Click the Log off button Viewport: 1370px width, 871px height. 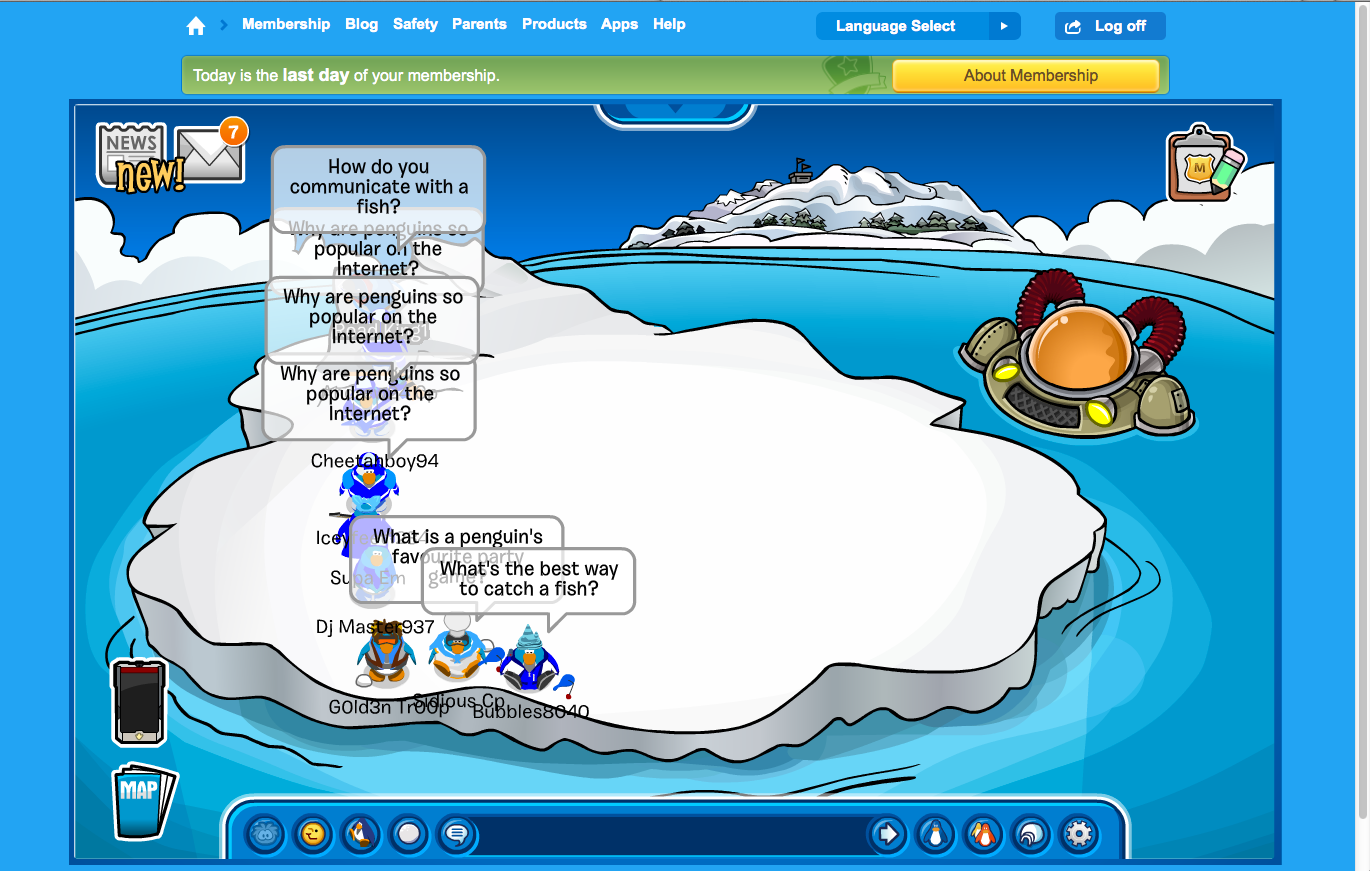1109,26
